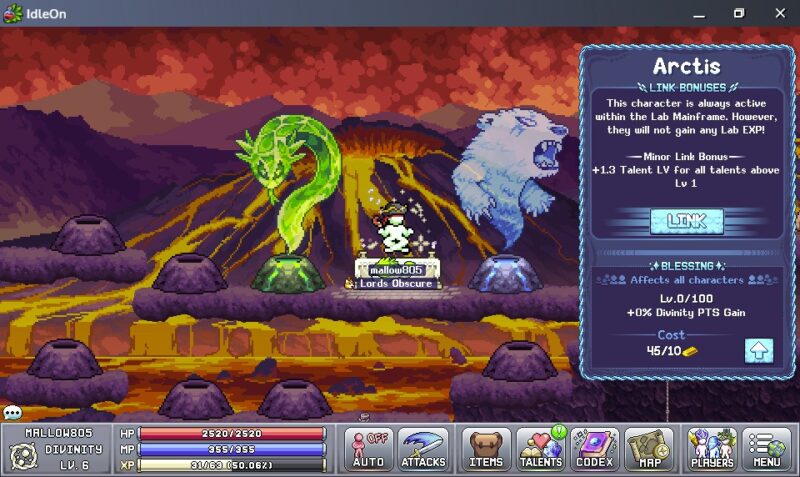Close the IdleOn window
800x477 pixels.
(779, 13)
